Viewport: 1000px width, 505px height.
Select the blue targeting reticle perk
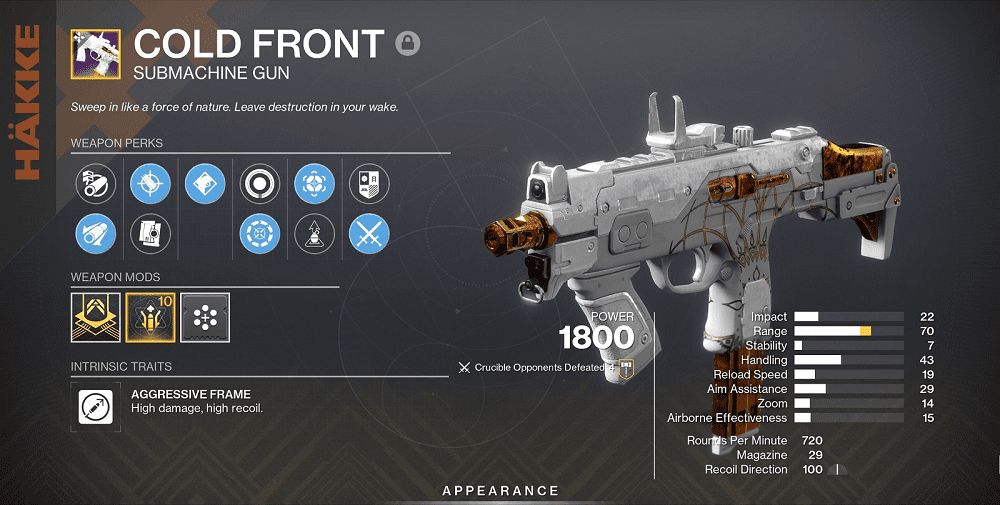tap(314, 183)
